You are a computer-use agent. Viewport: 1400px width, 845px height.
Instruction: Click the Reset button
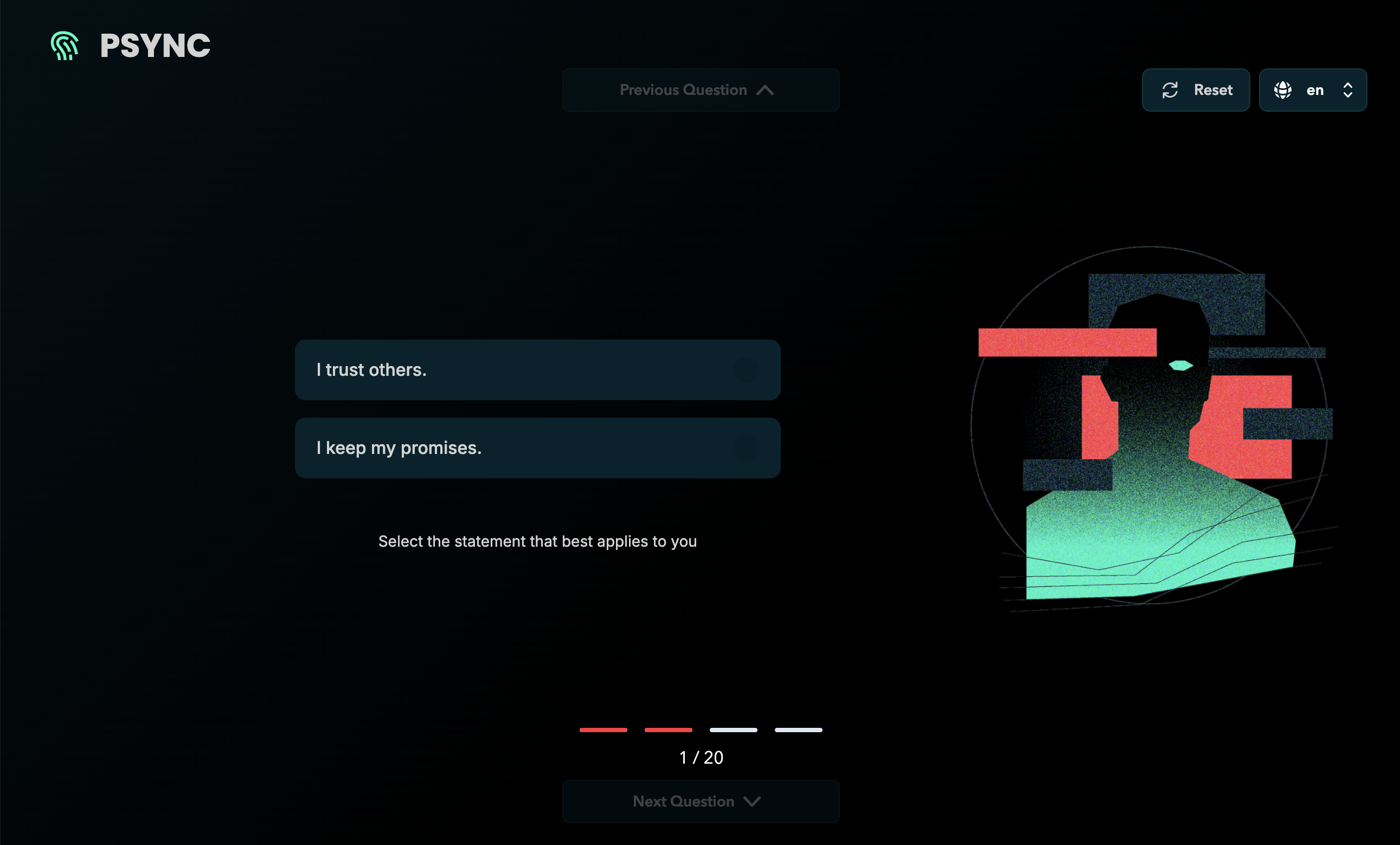tap(1196, 90)
